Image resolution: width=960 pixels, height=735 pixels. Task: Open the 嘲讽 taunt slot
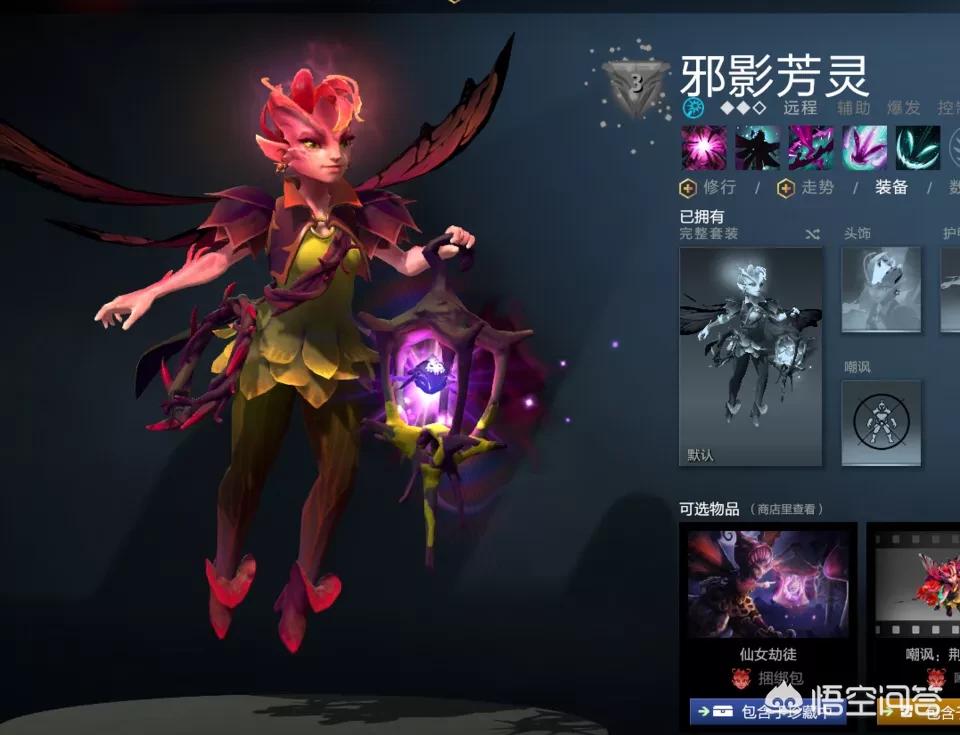click(x=880, y=422)
